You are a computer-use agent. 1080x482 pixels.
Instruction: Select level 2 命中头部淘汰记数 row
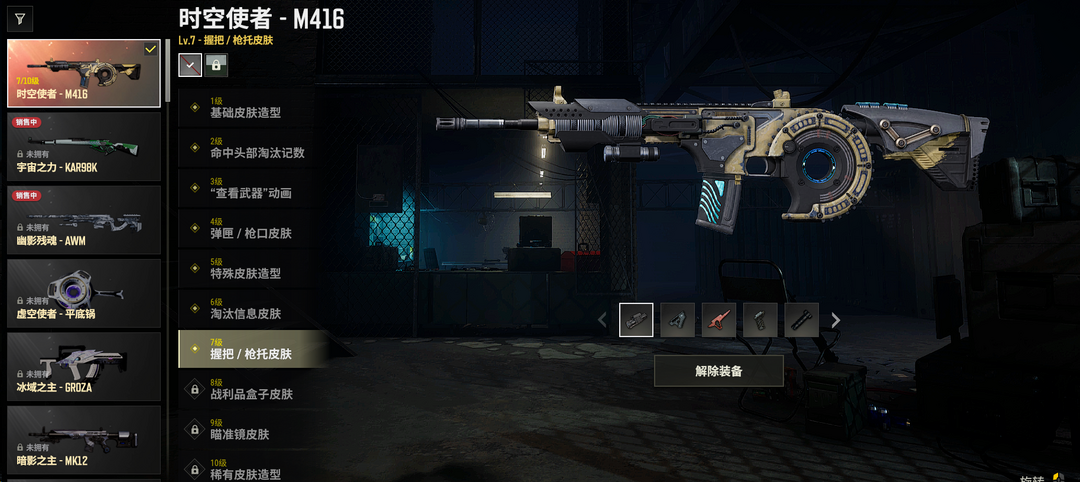pos(253,148)
